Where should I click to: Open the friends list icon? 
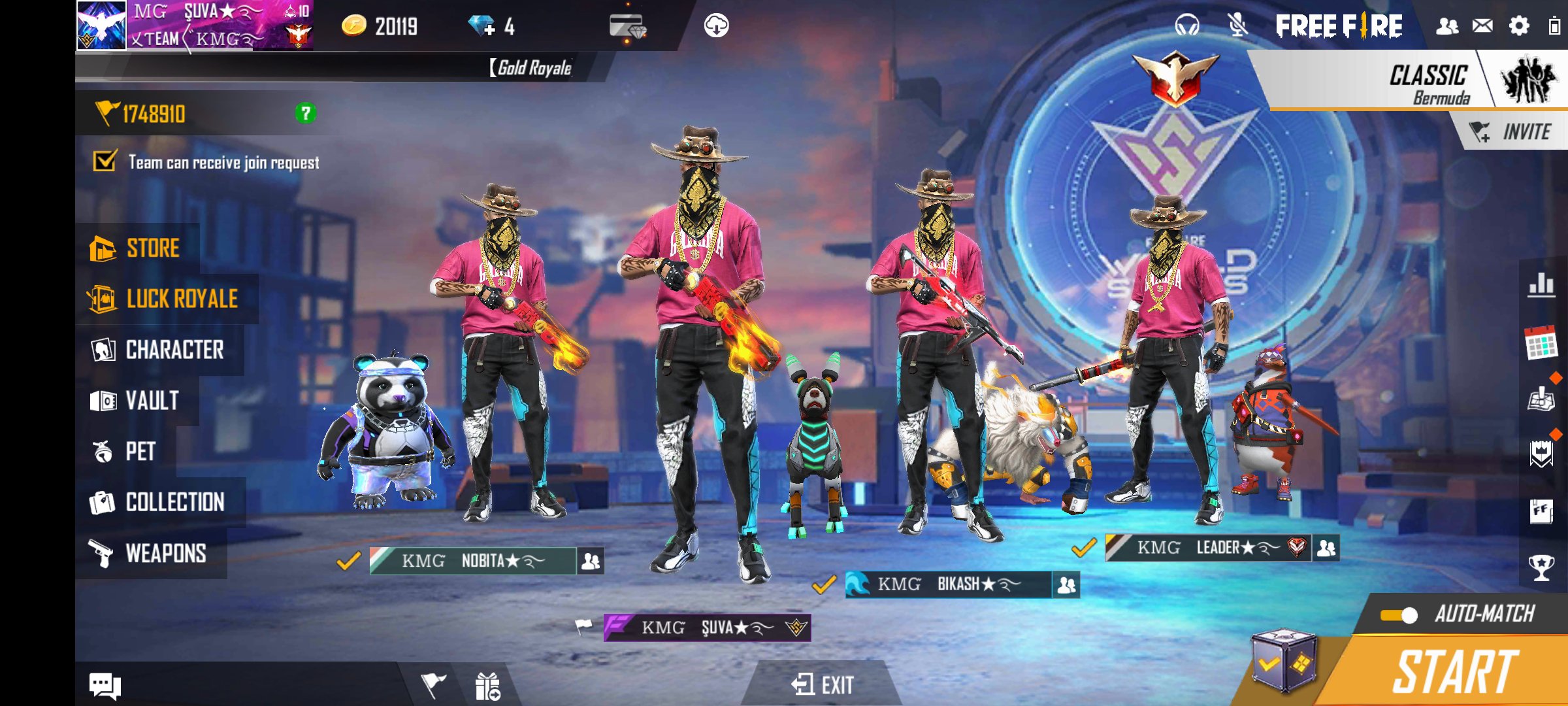pyautogui.click(x=1447, y=26)
